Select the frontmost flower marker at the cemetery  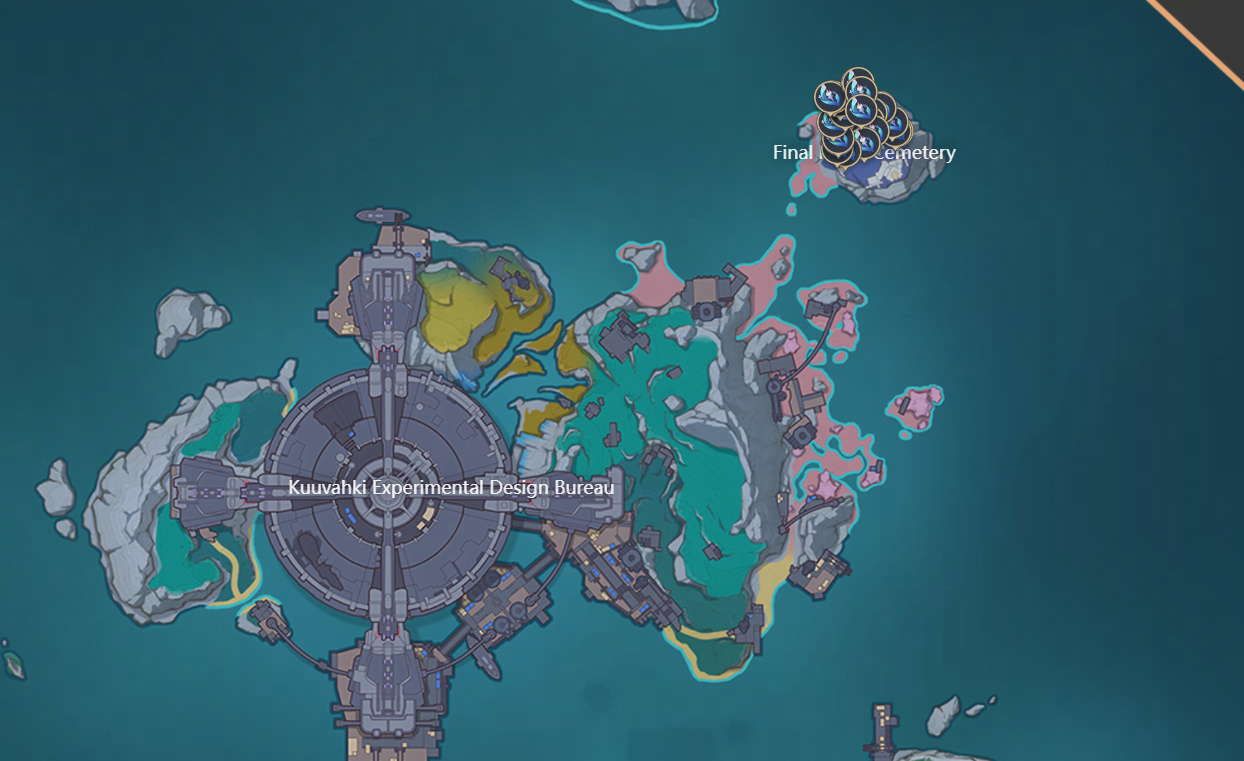click(x=860, y=109)
